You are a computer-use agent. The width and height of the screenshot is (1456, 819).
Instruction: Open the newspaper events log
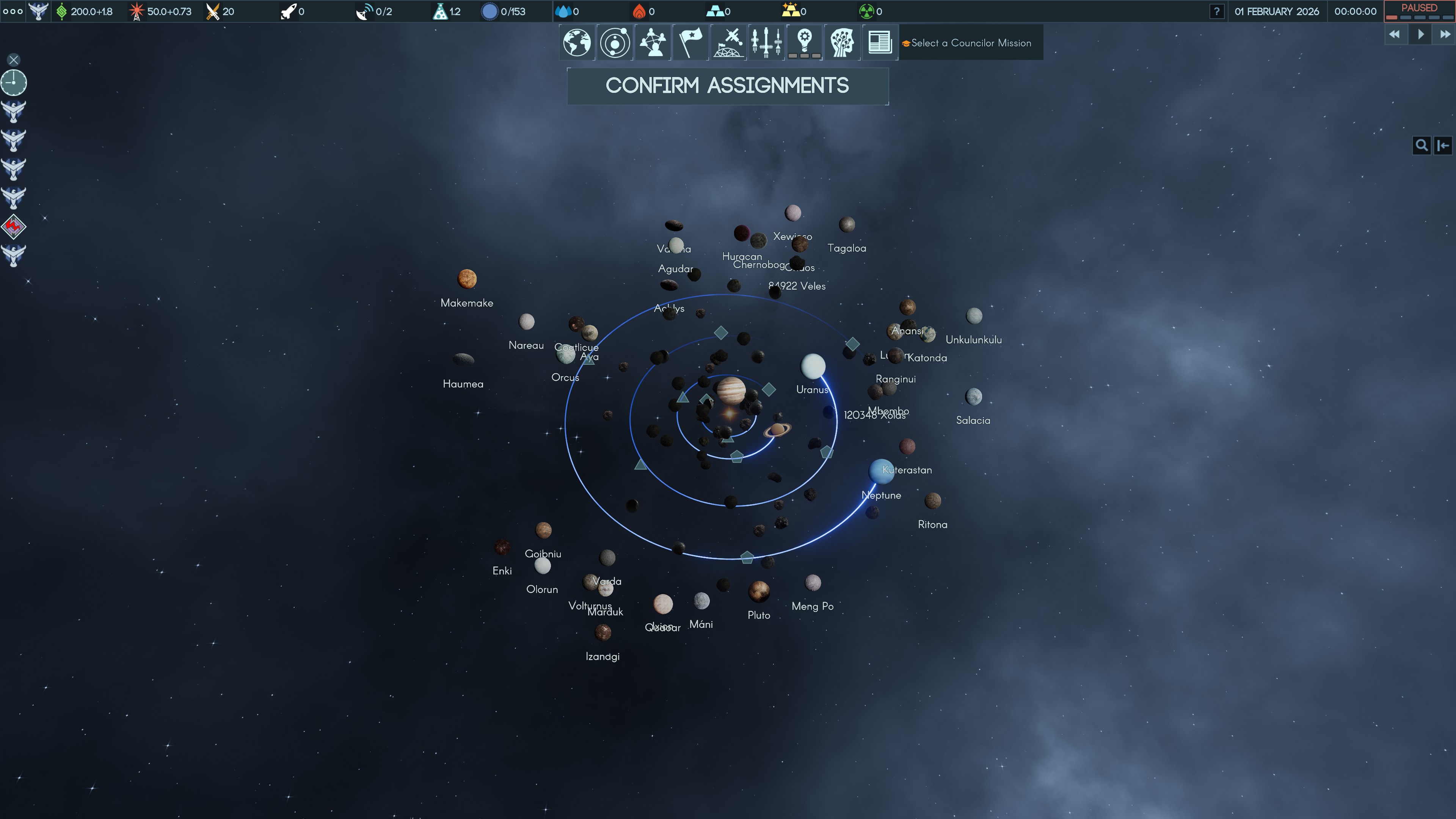(880, 42)
